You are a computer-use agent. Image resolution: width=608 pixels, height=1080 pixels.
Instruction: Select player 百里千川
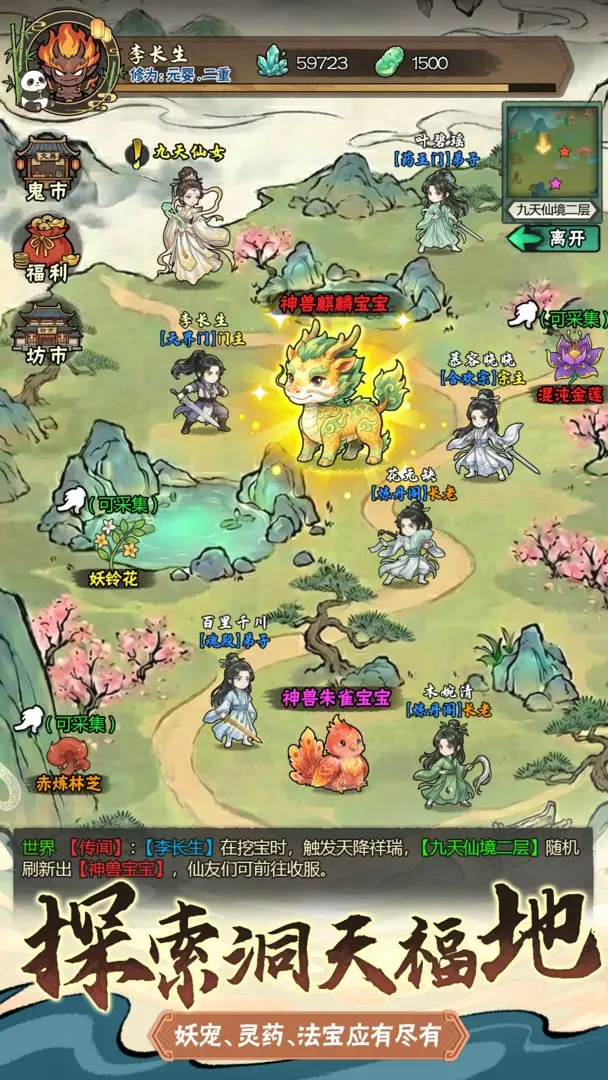click(x=229, y=700)
